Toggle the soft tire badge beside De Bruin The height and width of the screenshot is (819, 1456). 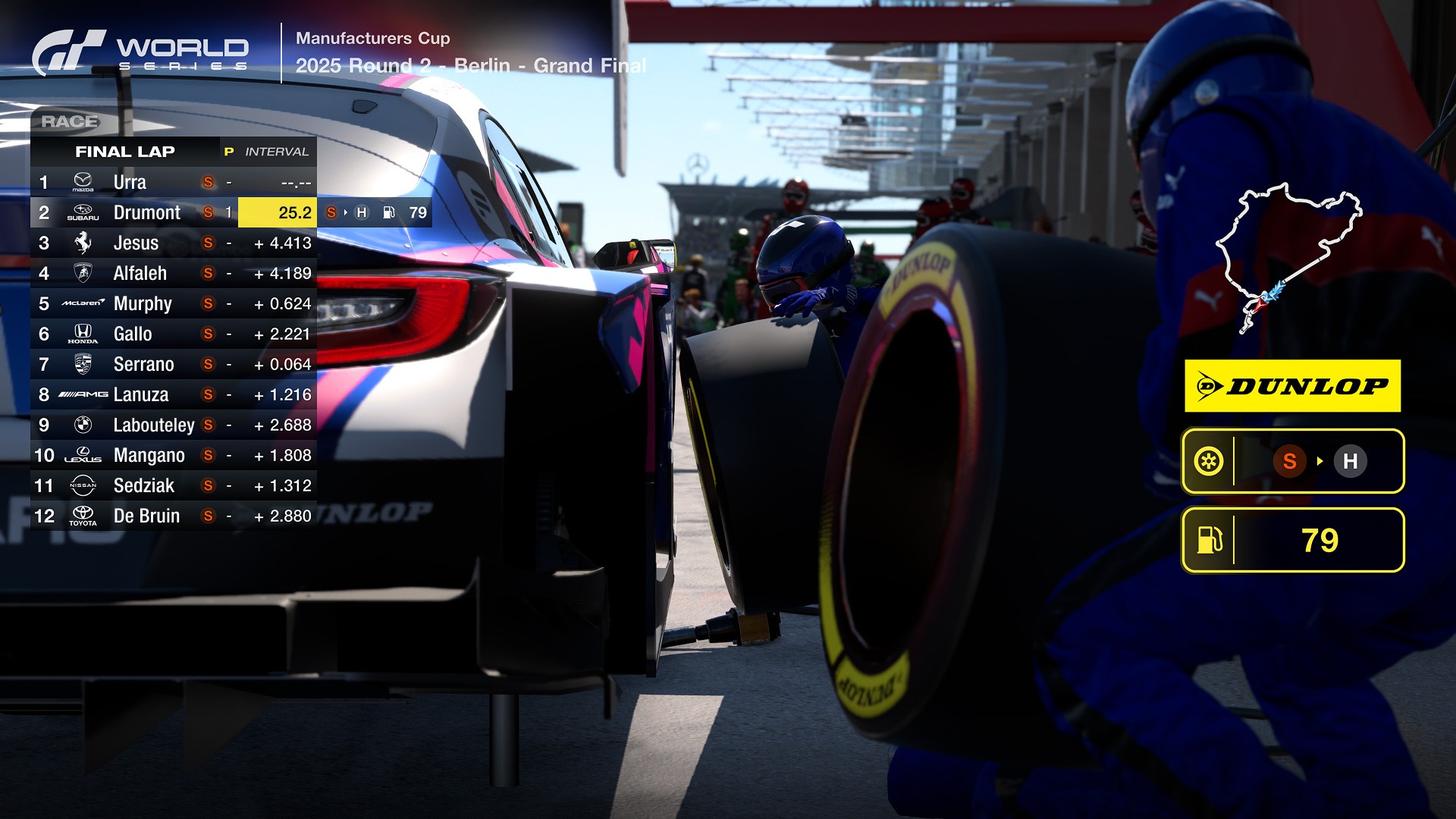207,516
